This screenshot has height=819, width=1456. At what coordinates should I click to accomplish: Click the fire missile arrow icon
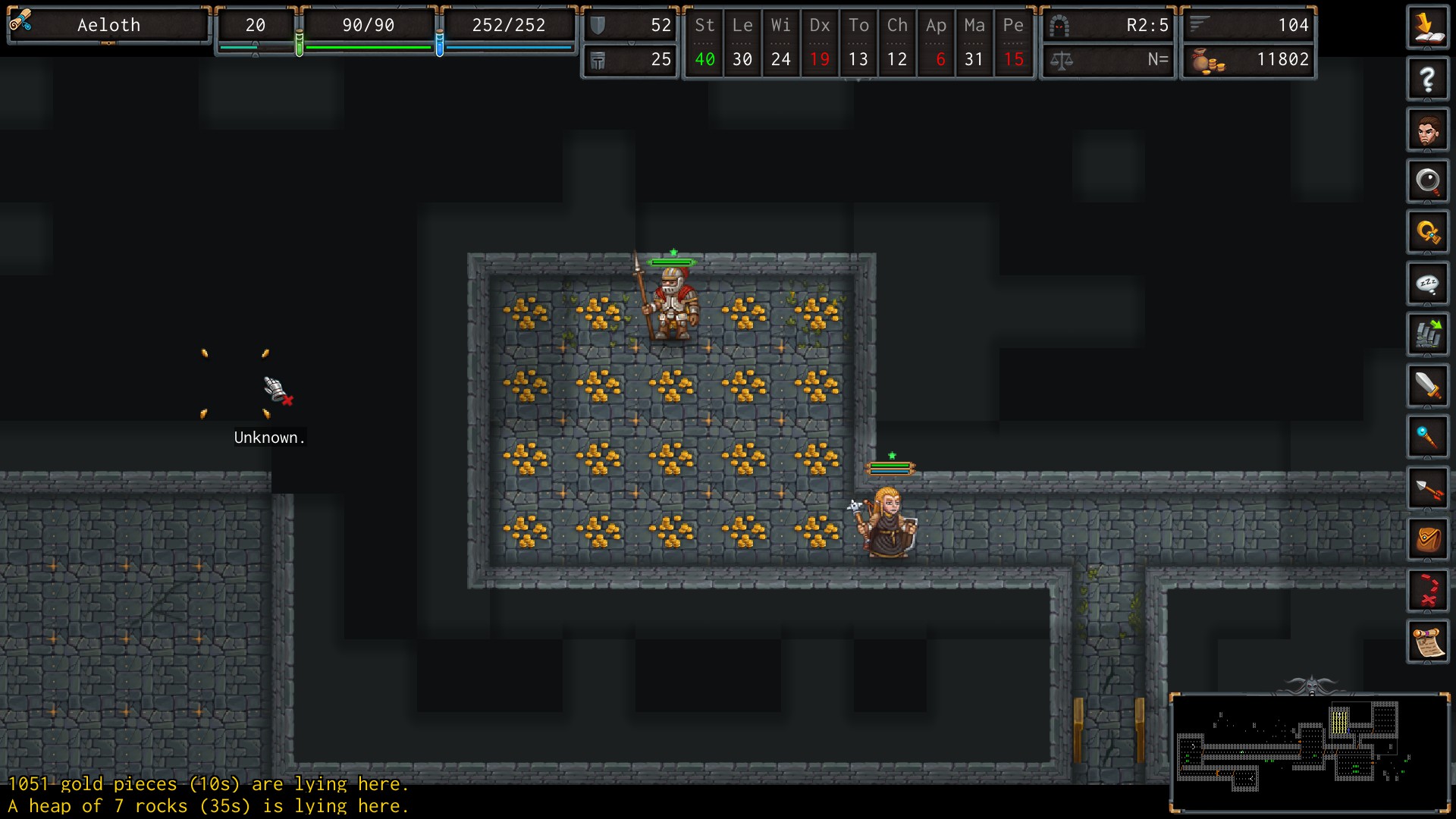(x=1427, y=488)
